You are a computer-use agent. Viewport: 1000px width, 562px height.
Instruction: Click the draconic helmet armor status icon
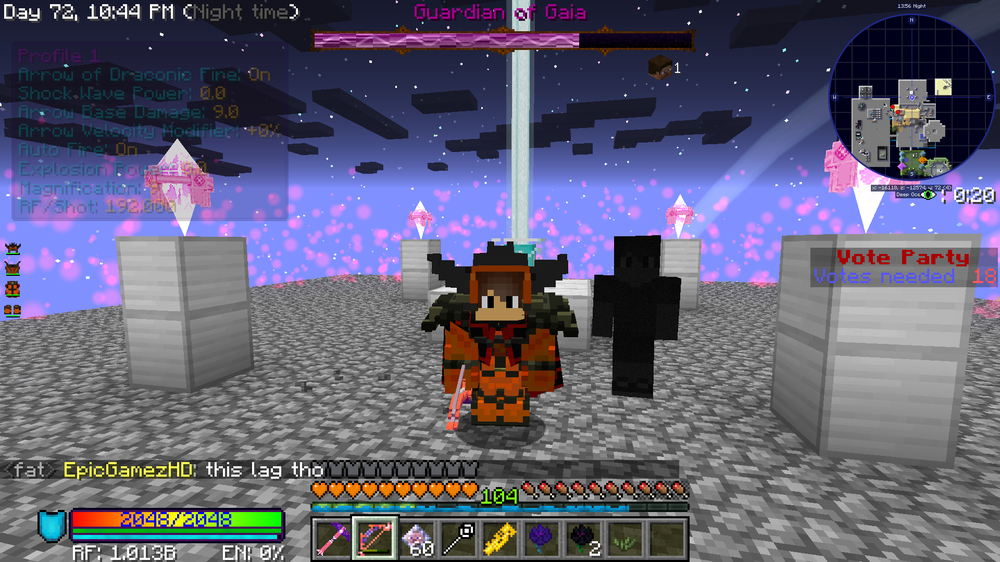[13, 248]
